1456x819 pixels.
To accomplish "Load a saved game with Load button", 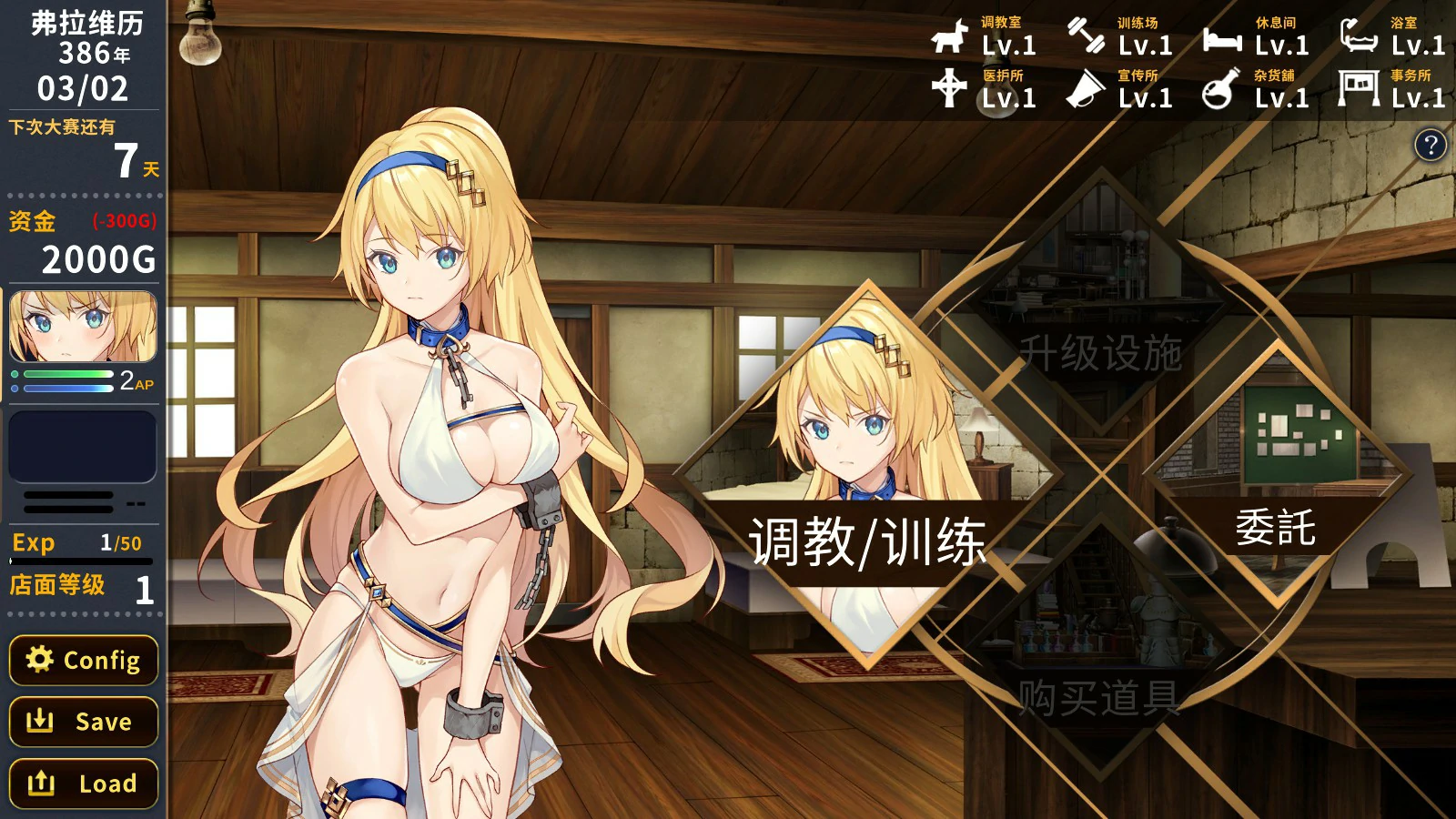I will click(83, 783).
